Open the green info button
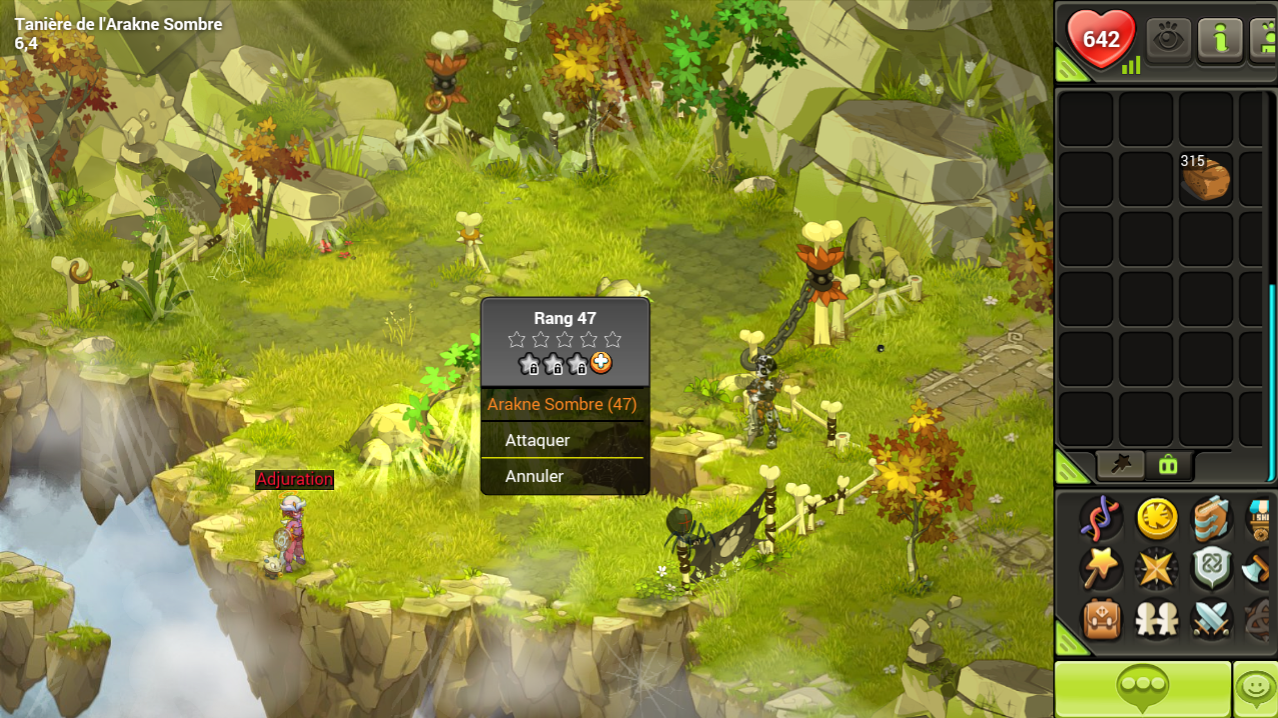The height and width of the screenshot is (718, 1278). pyautogui.click(x=1220, y=40)
